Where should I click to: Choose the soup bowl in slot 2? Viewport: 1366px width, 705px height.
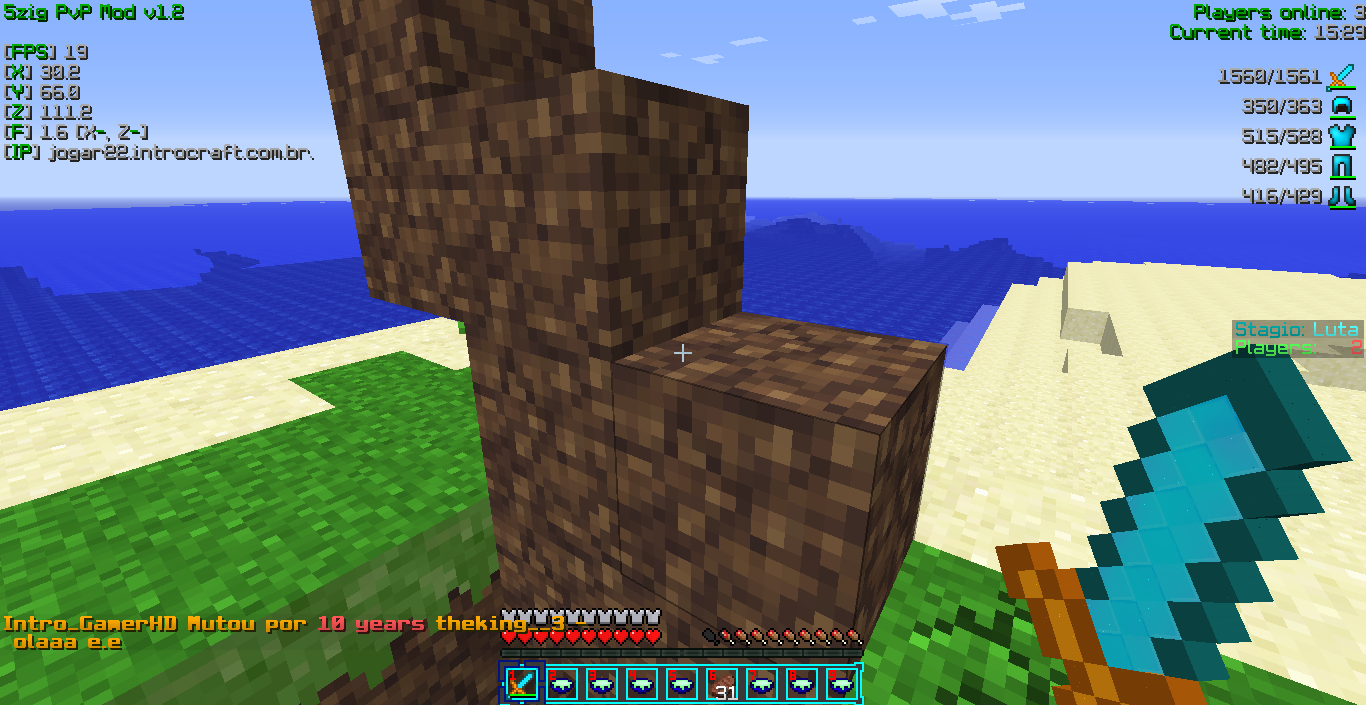pos(562,684)
